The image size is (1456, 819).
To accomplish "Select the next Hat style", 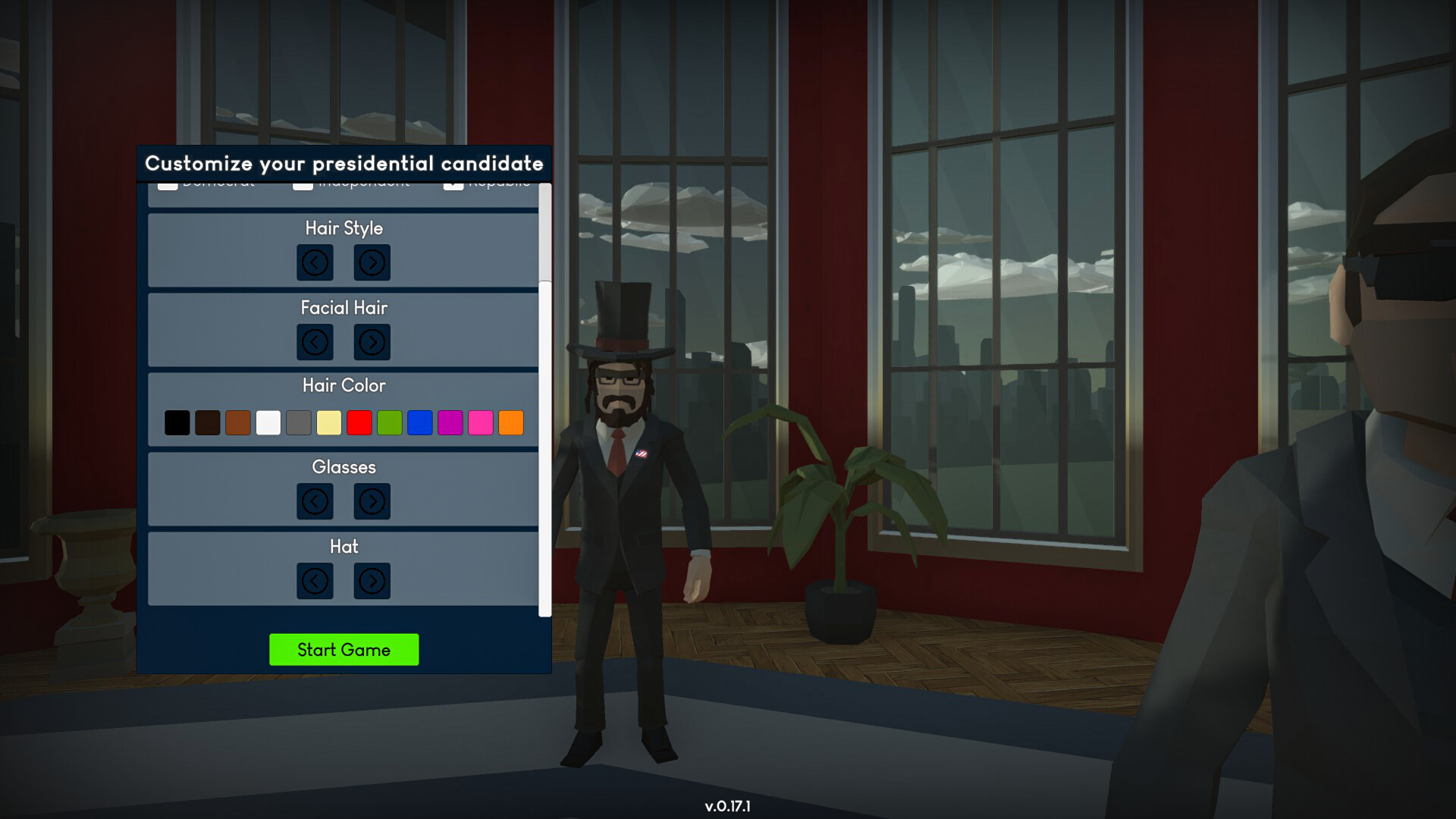I will pos(372,581).
